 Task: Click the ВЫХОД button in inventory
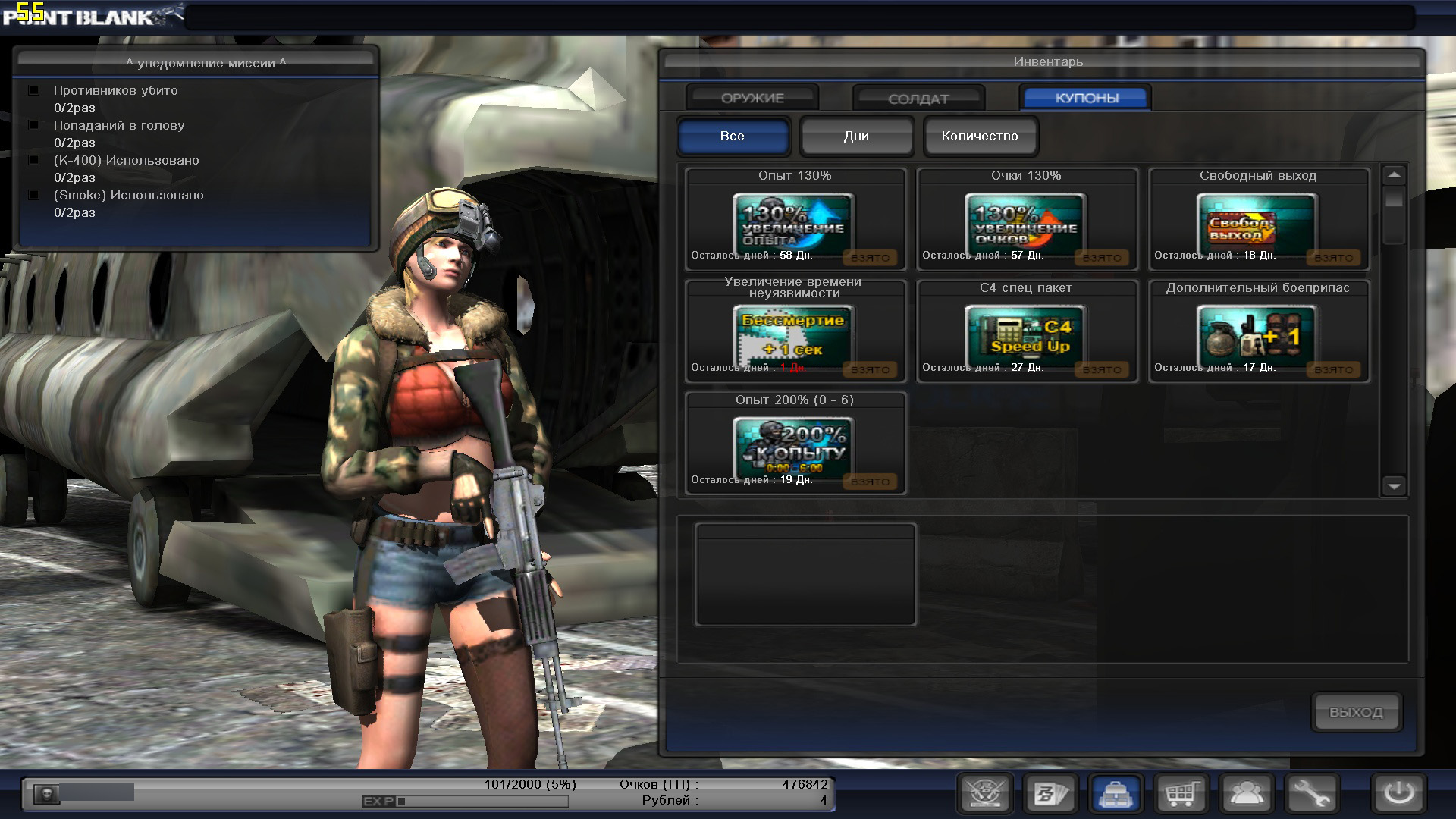tap(1356, 712)
